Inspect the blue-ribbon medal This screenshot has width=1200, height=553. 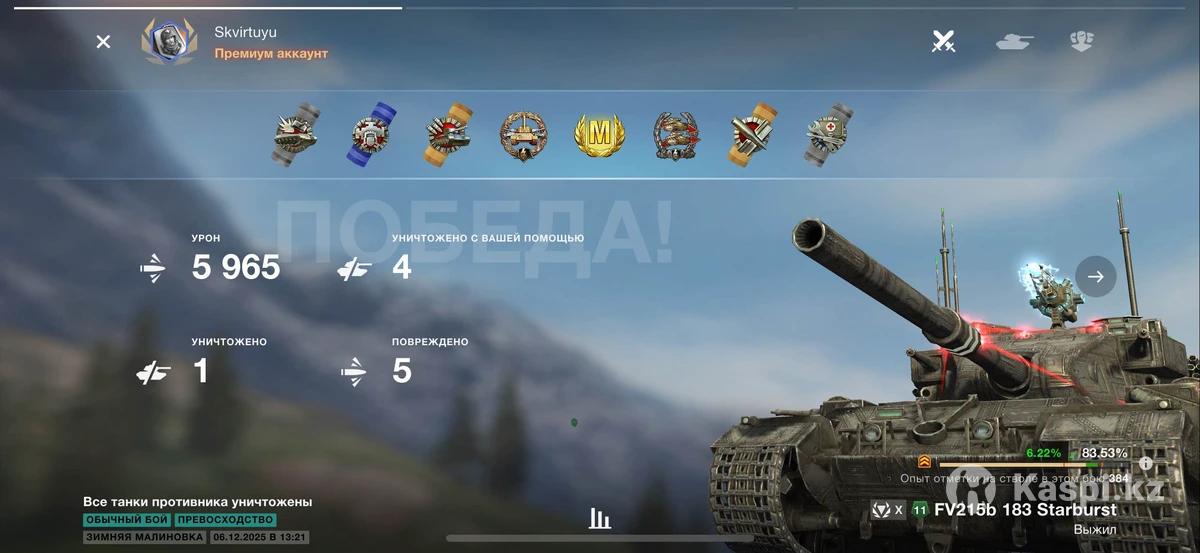[372, 135]
